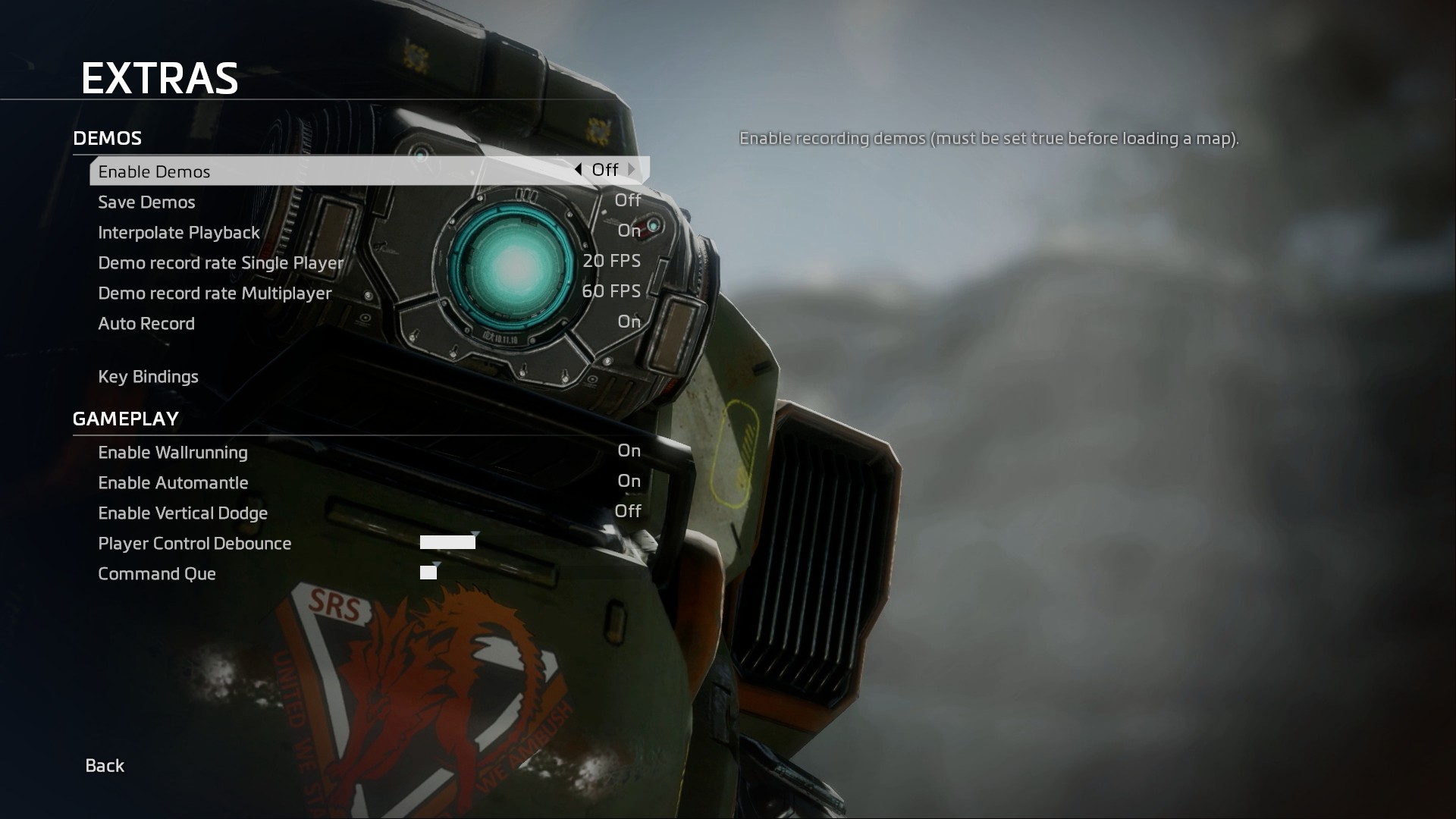This screenshot has width=1456, height=819.
Task: Toggle Interpolate Playback option
Action: [629, 231]
